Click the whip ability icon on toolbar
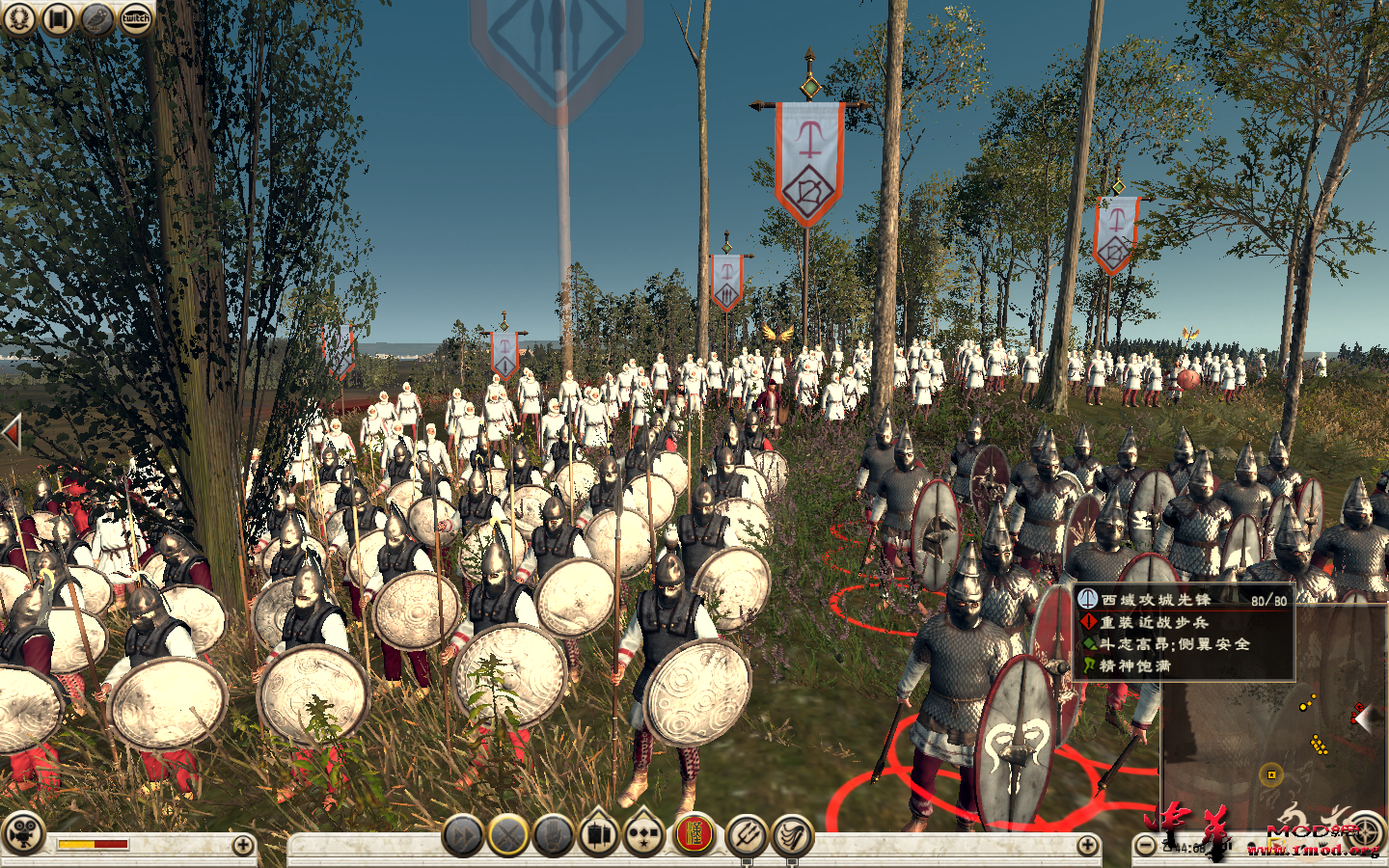Screen dimensions: 1389x868 pyautogui.click(x=788, y=837)
